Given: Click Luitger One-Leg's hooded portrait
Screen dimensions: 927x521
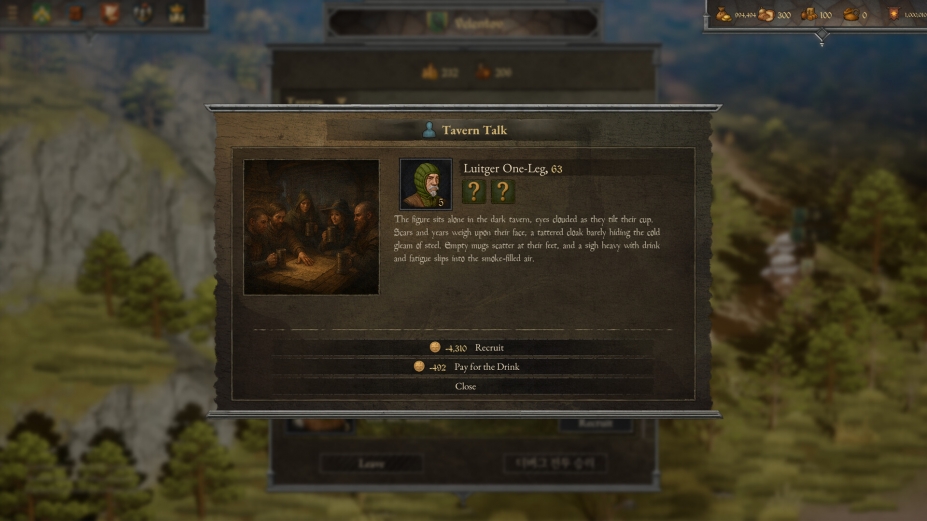Looking at the screenshot, I should coord(425,184).
